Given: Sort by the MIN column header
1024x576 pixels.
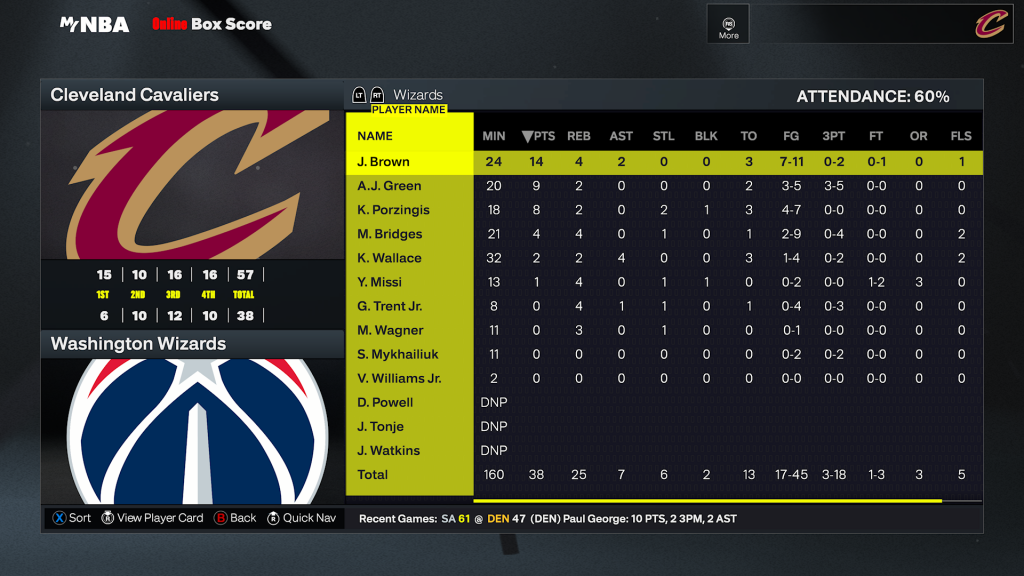Looking at the screenshot, I should coord(494,136).
